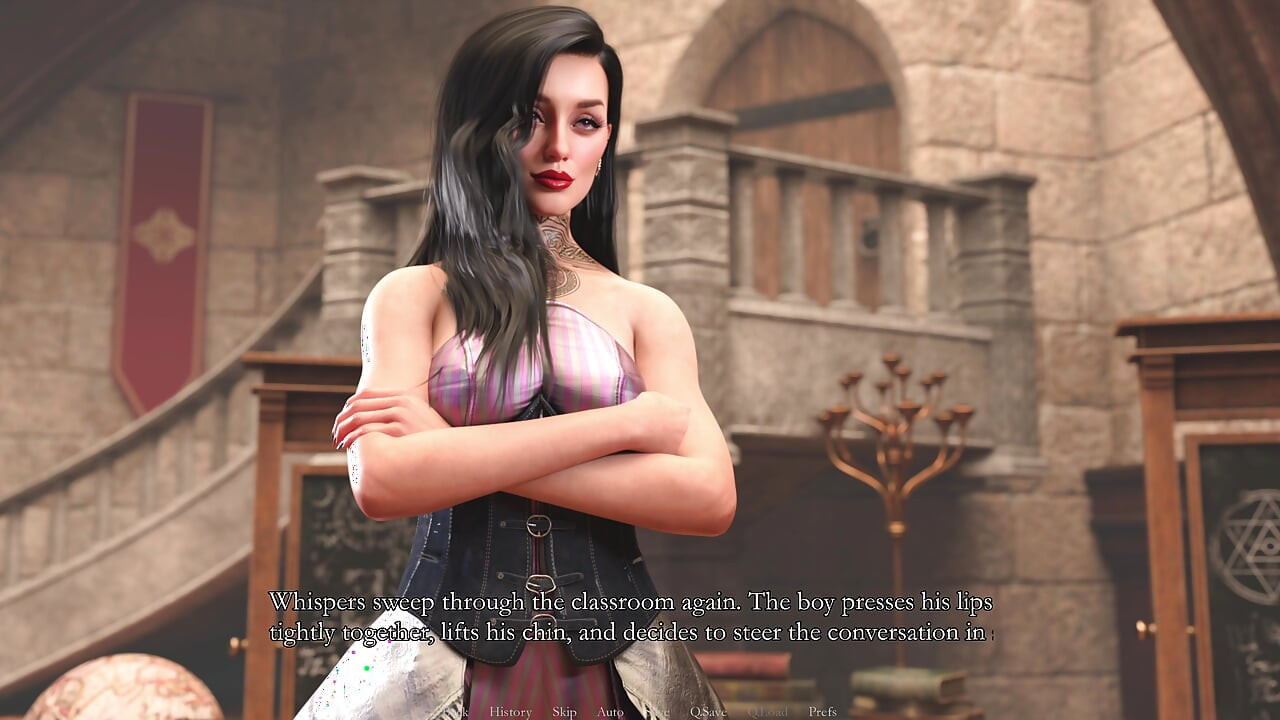Review past conversation lines in History
This screenshot has width=1280, height=720.
510,713
